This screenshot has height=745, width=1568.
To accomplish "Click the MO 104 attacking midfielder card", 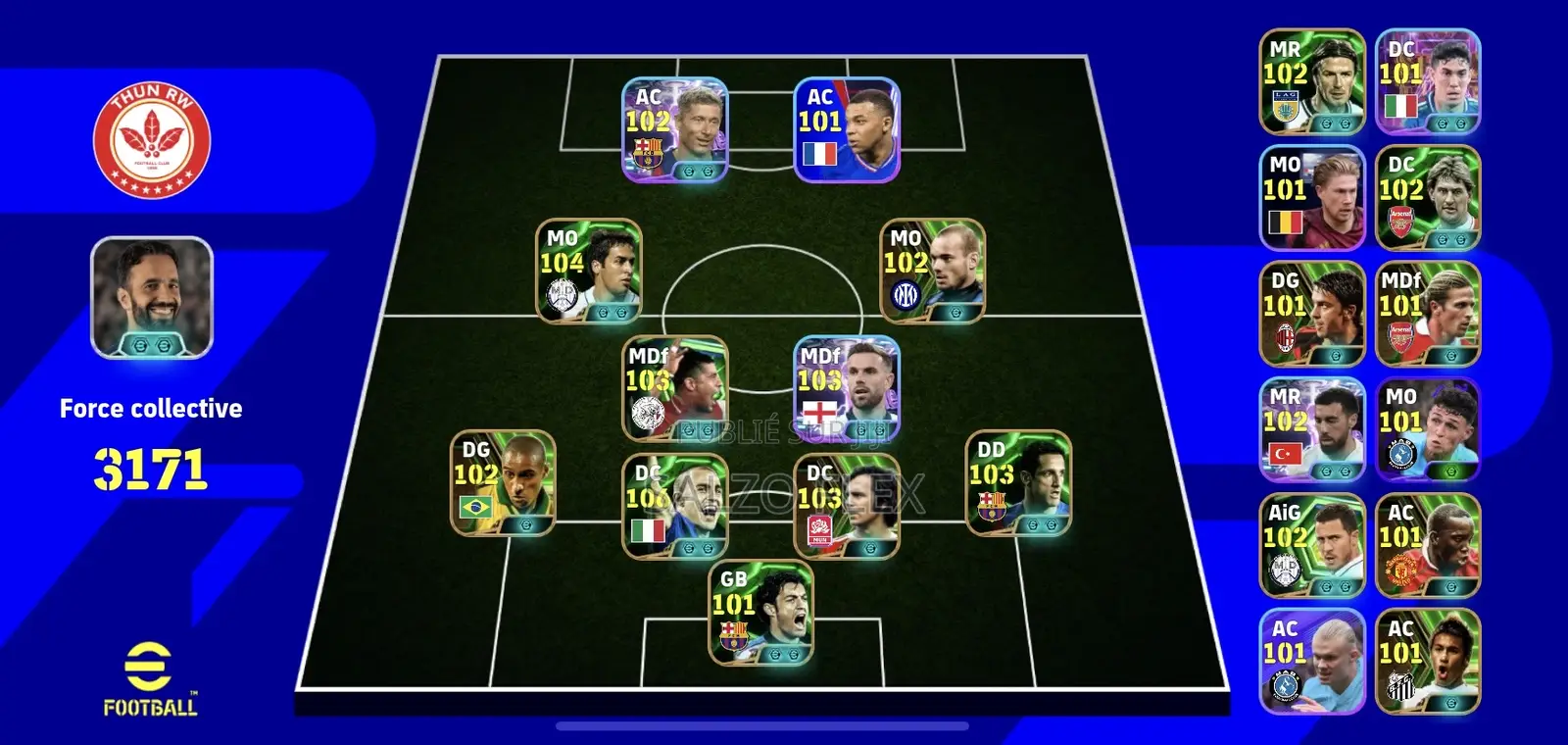I will (x=588, y=274).
